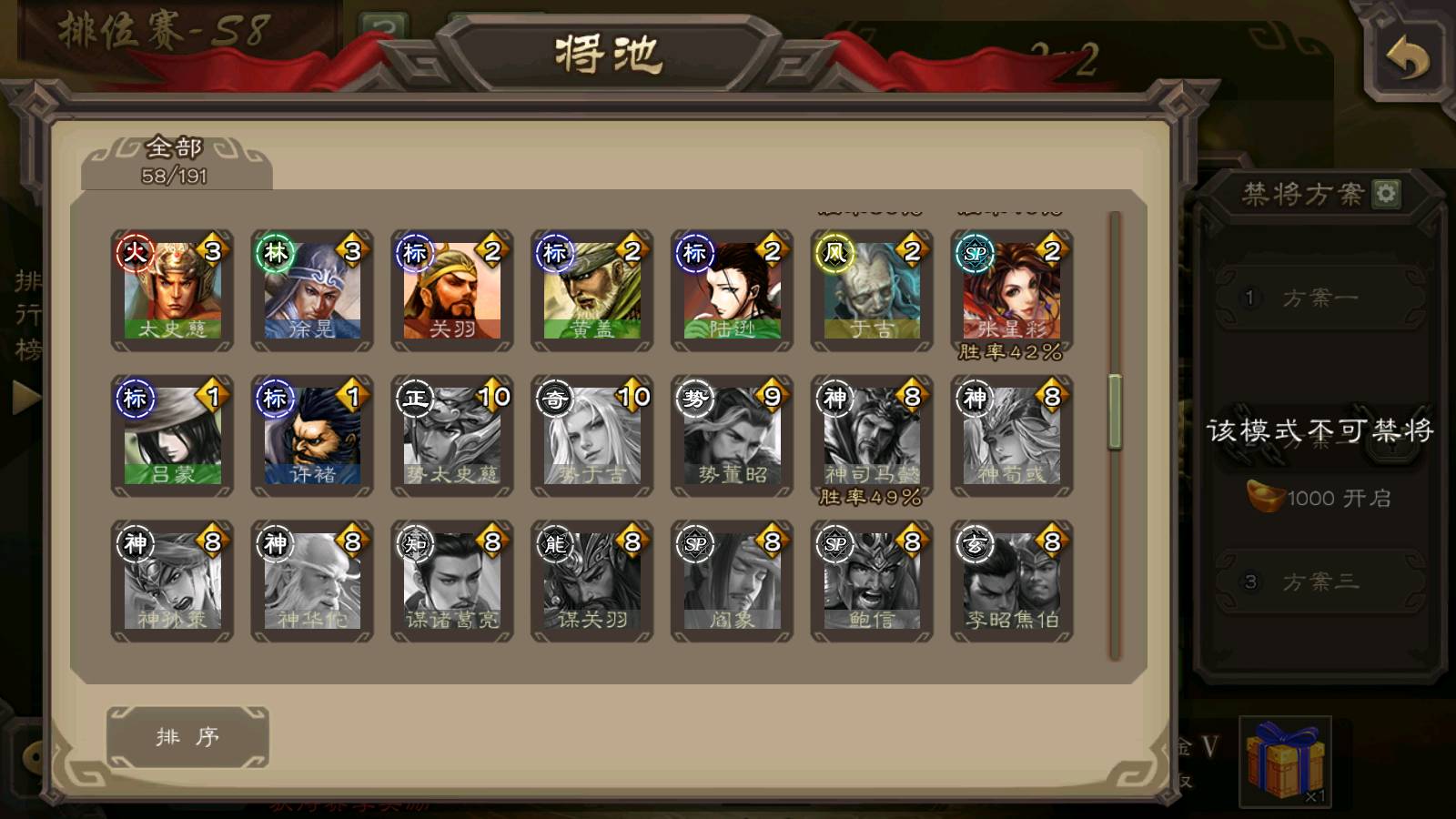The image size is (1456, 819).
Task: Choose the 陆逊 general card
Action: pos(733,290)
